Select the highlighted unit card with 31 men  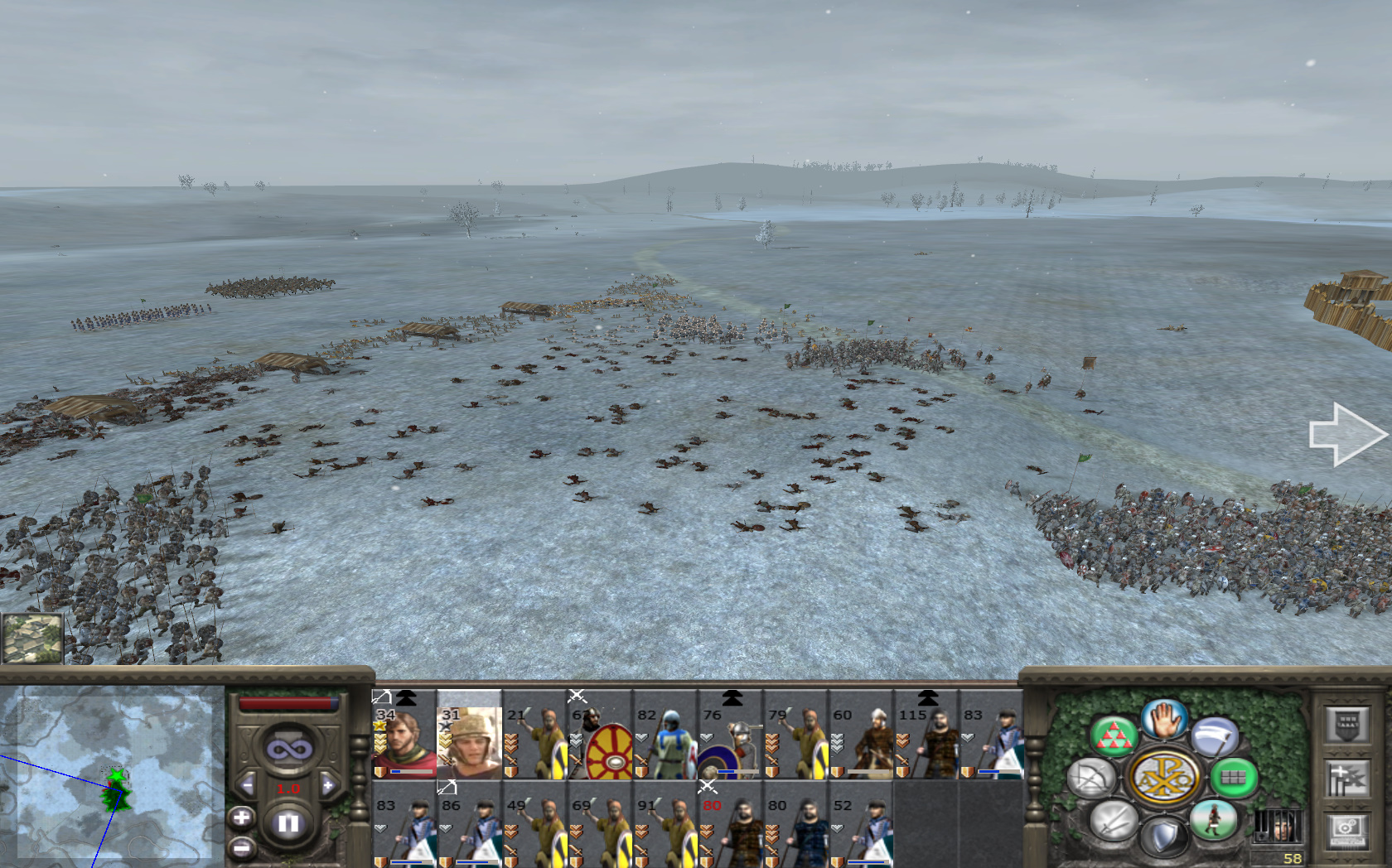click(x=469, y=735)
